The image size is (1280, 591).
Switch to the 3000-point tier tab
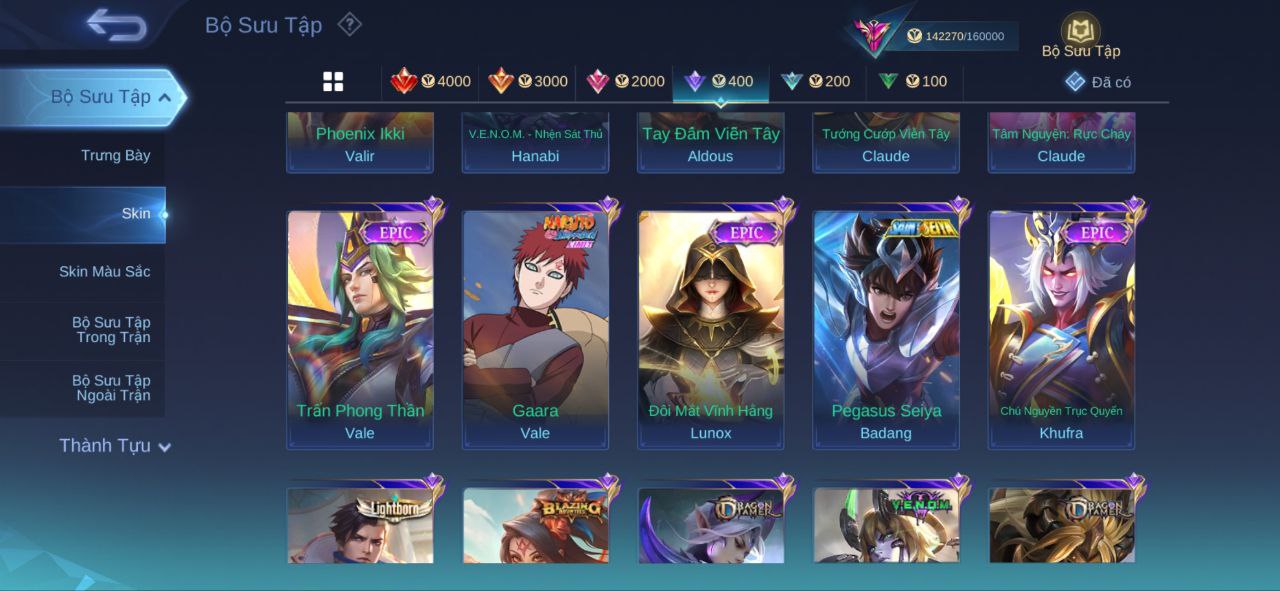pyautogui.click(x=528, y=82)
